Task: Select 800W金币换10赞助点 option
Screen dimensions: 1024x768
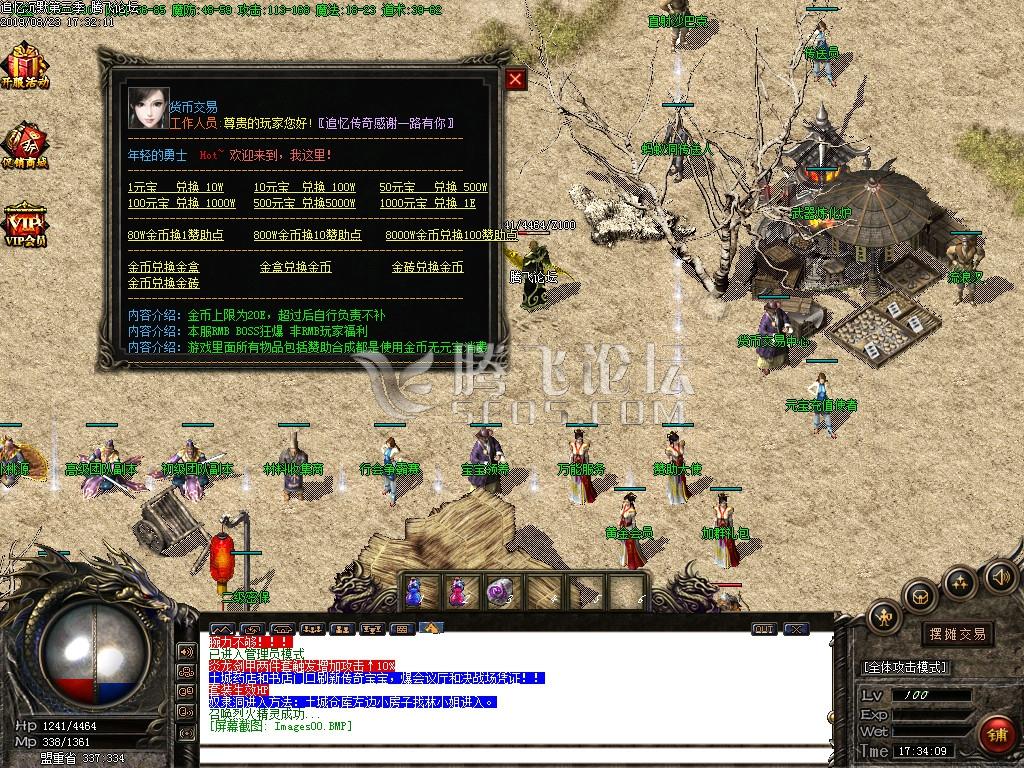Action: coord(307,235)
